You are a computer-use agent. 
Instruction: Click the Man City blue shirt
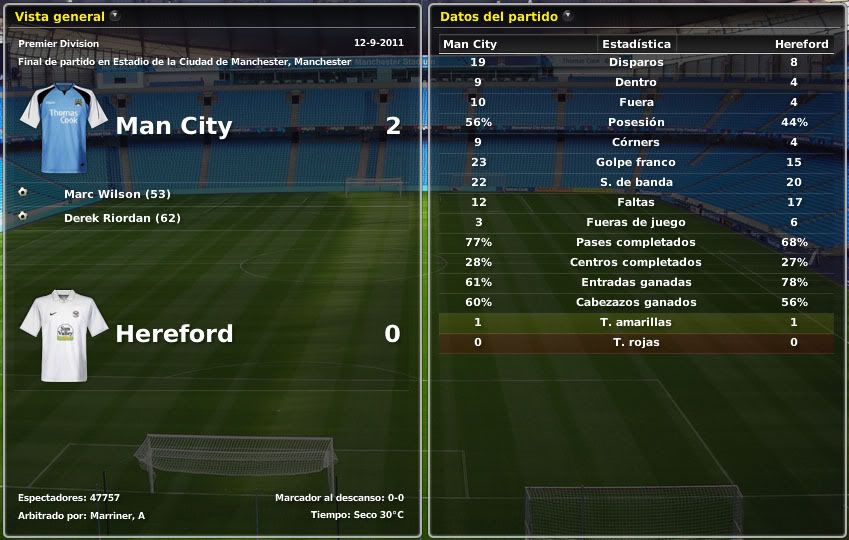pos(63,128)
